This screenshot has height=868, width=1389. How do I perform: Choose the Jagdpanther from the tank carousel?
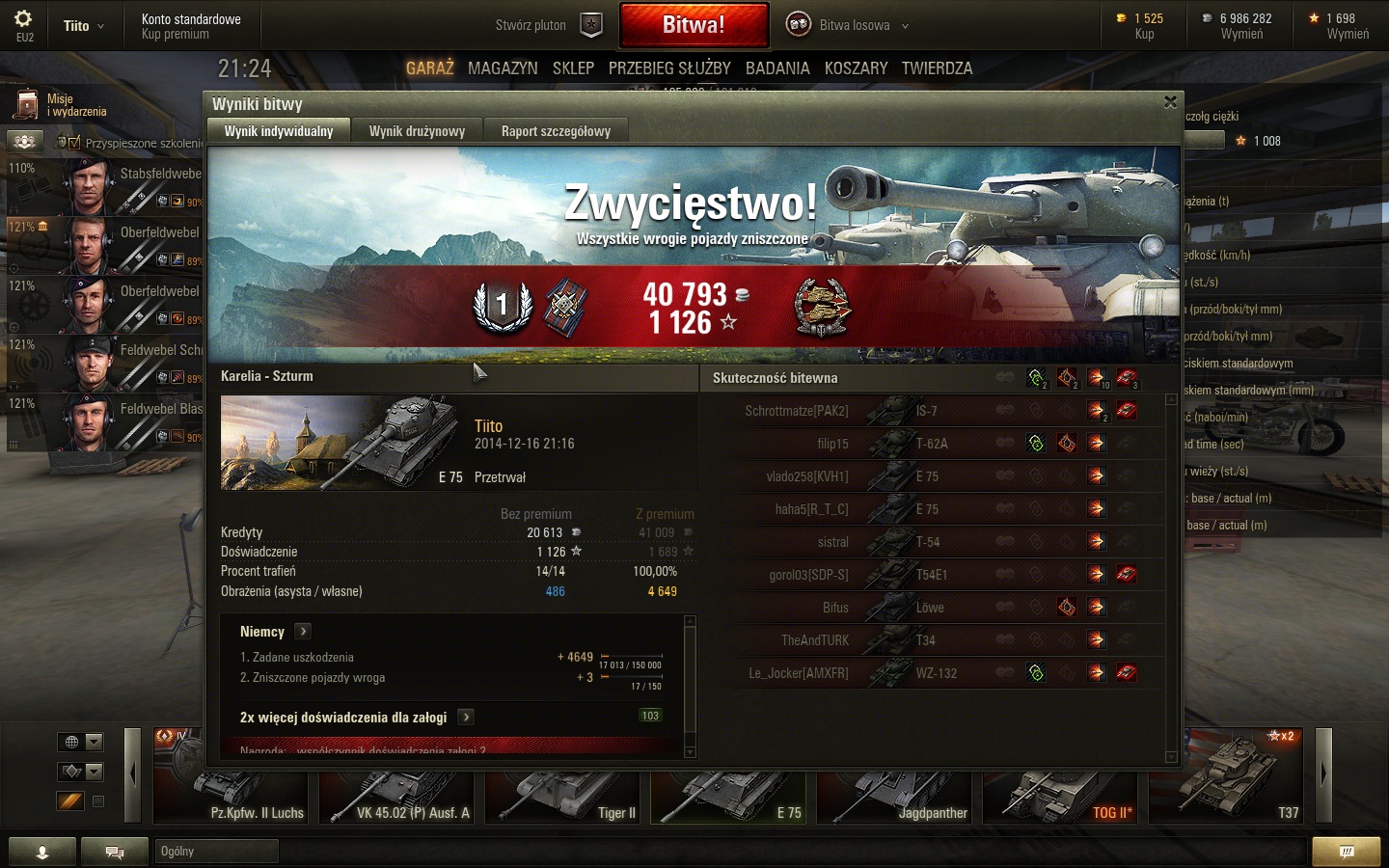899,791
